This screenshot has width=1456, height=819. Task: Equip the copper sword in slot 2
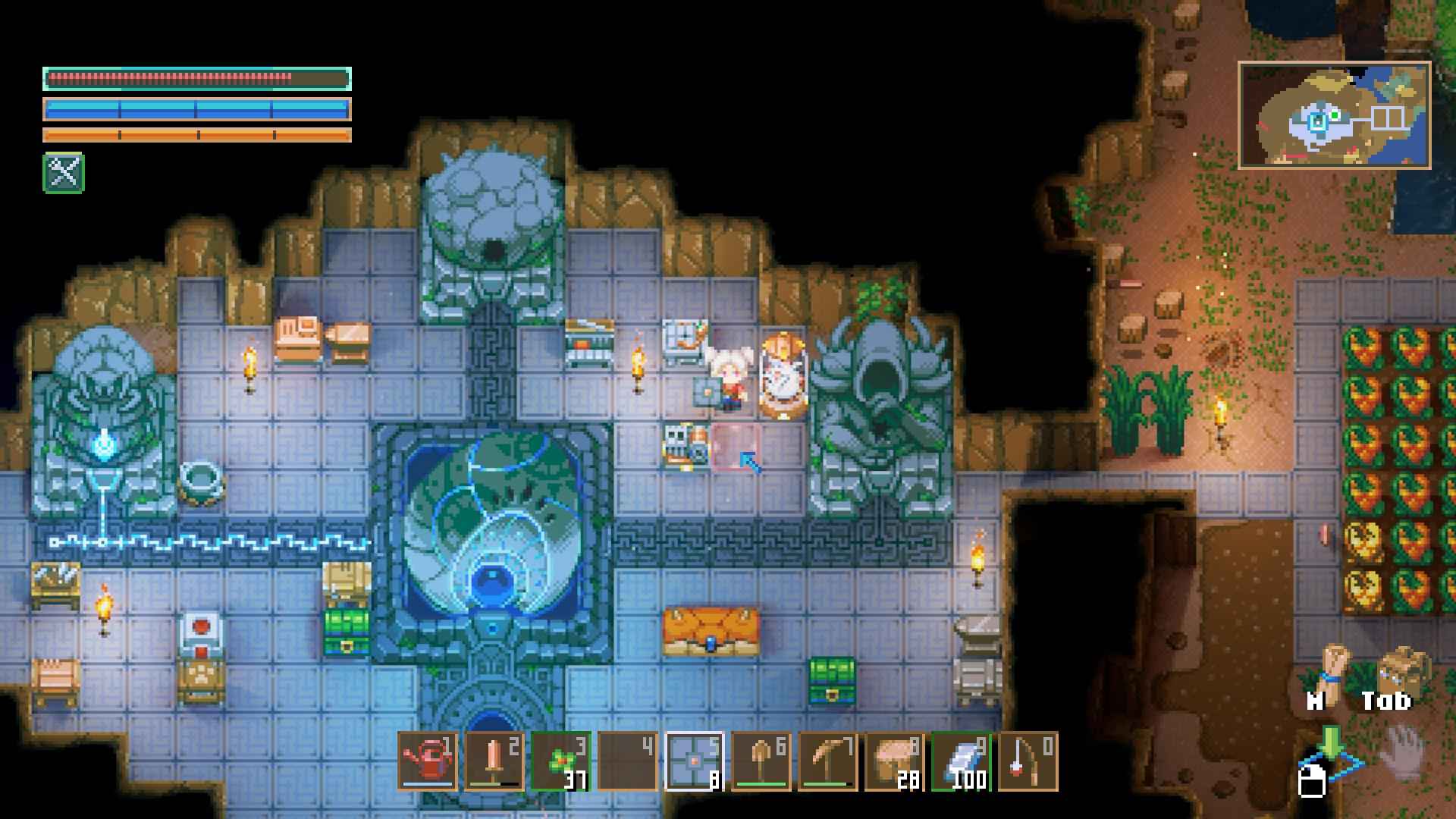[x=494, y=761]
